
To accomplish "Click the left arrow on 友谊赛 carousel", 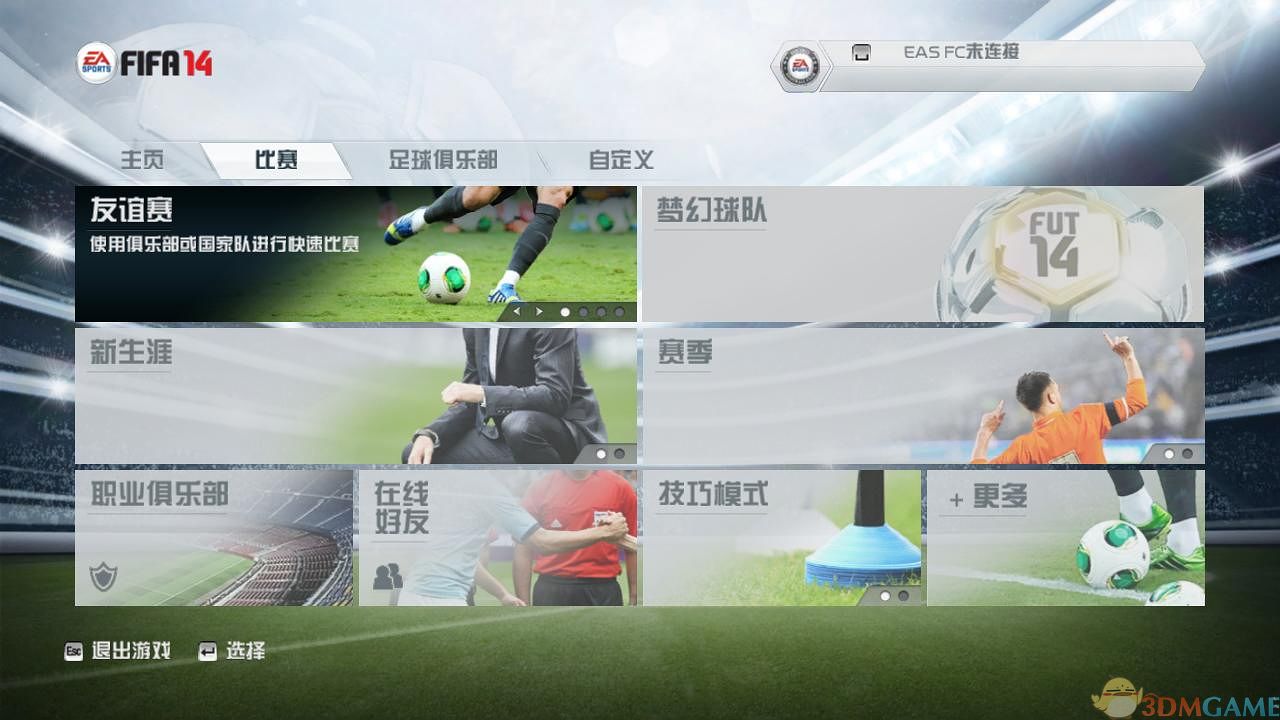I will [516, 311].
